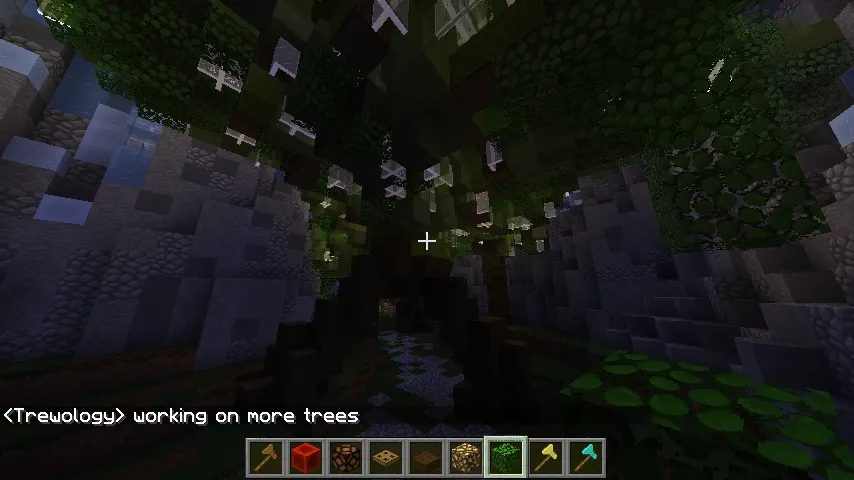The height and width of the screenshot is (480, 854).
Task: Equip the golden axe from the hotbar
Action: tap(546, 457)
